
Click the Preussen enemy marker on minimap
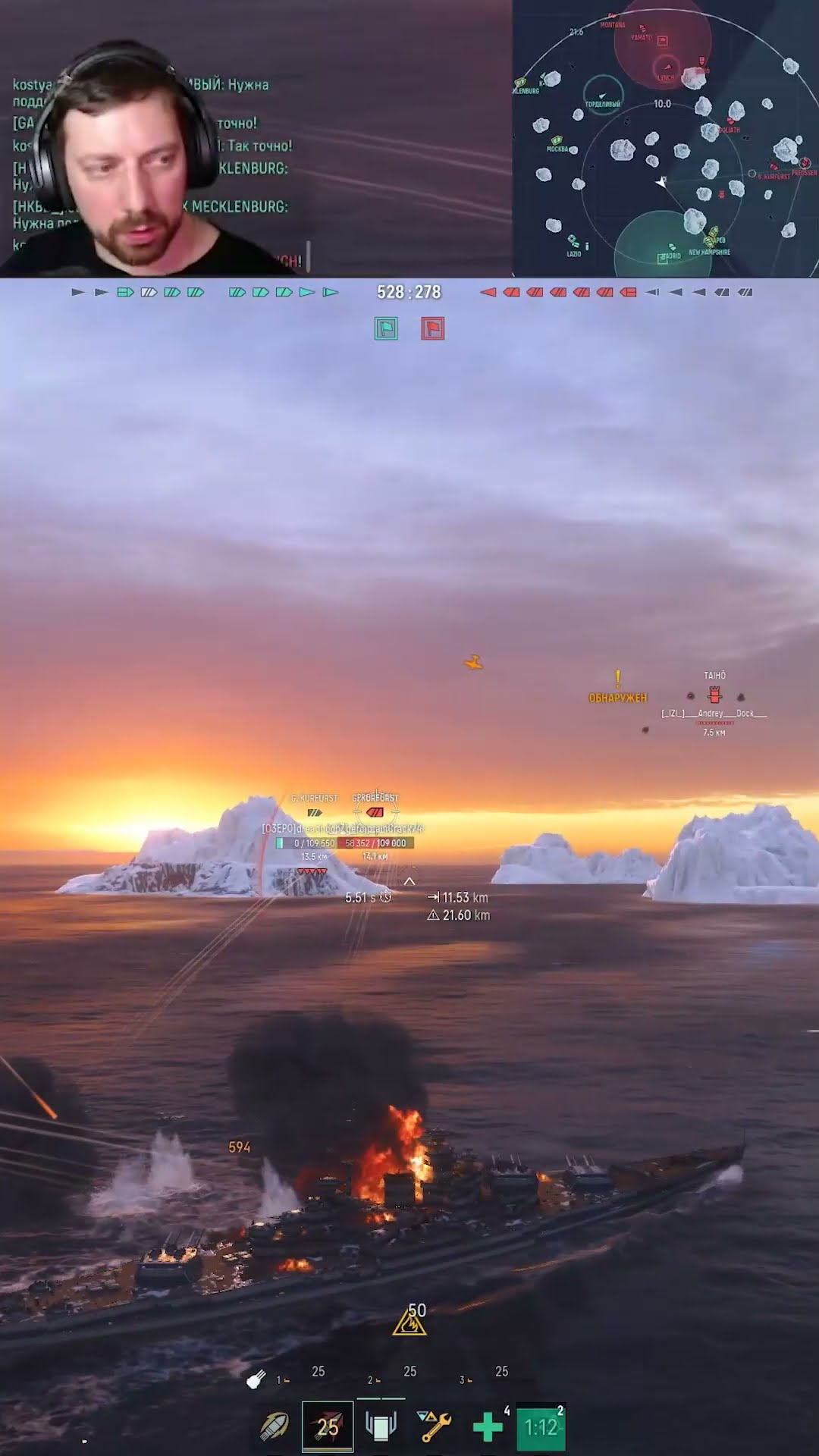pos(804,163)
